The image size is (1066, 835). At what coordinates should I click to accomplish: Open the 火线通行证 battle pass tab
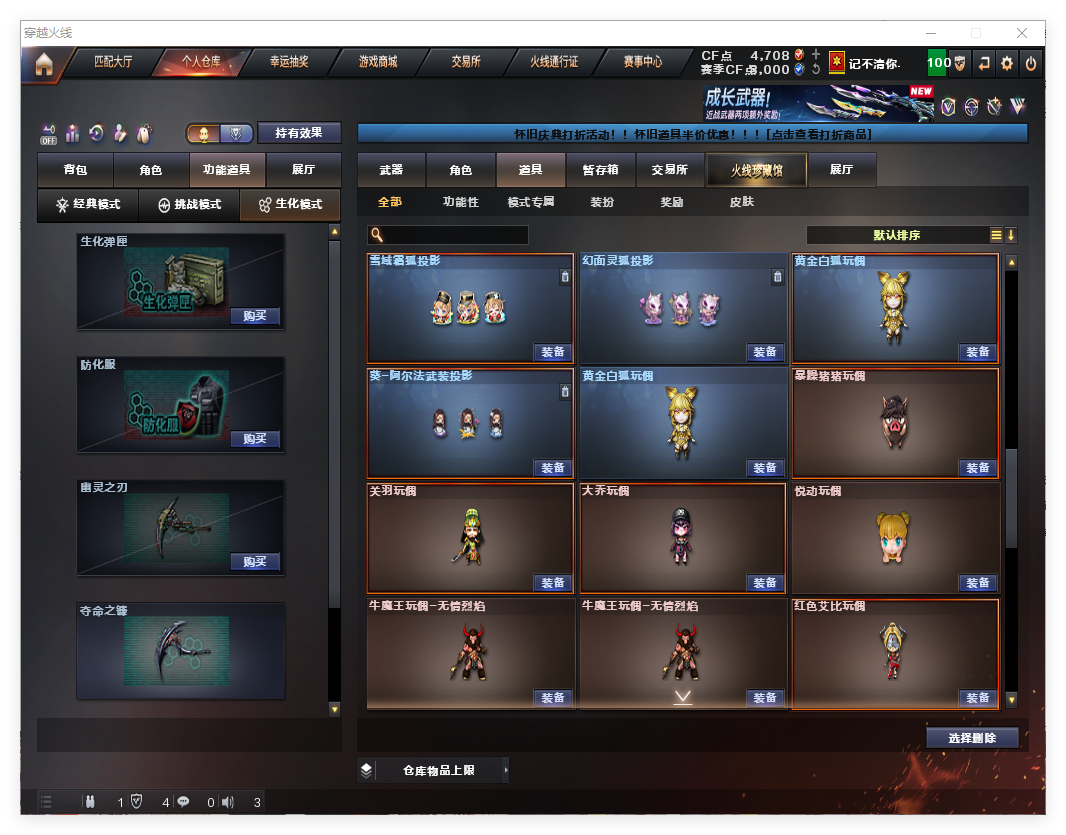pyautogui.click(x=554, y=62)
